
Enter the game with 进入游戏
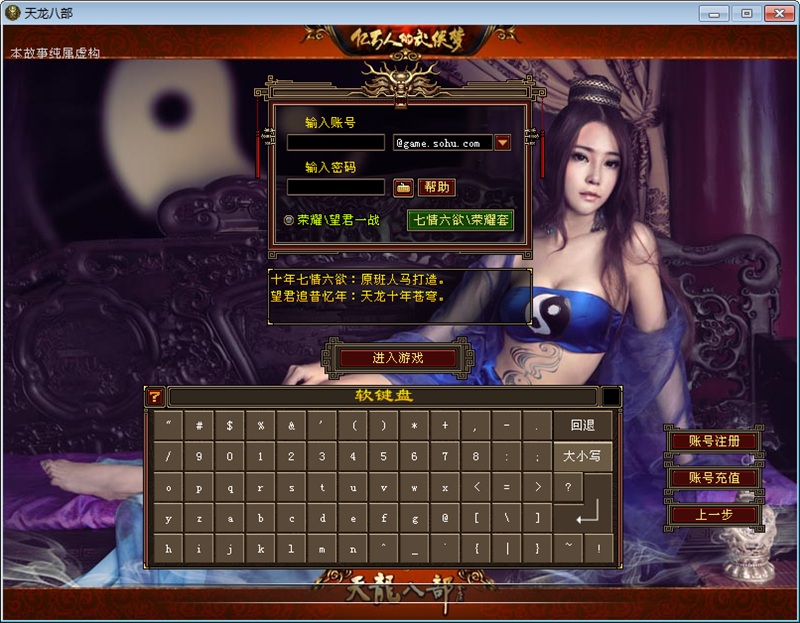[398, 358]
